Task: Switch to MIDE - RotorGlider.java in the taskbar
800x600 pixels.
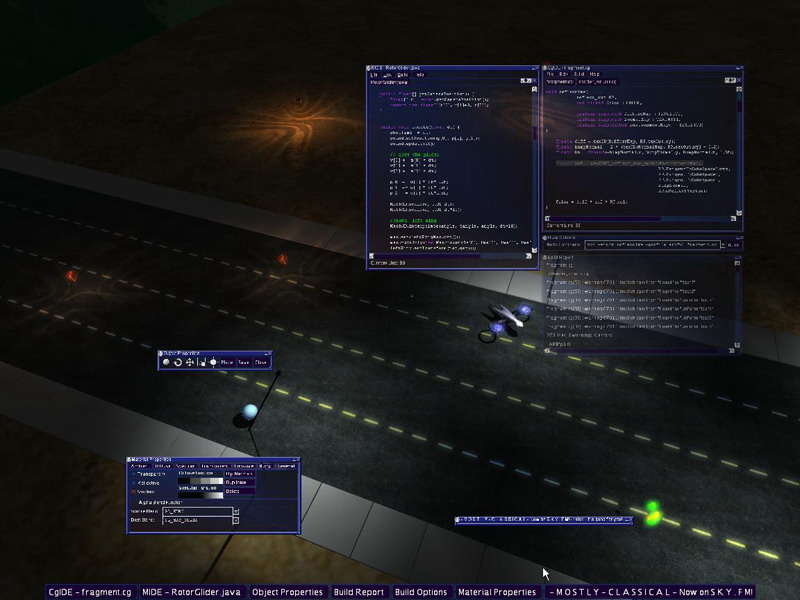Action: coord(192,592)
